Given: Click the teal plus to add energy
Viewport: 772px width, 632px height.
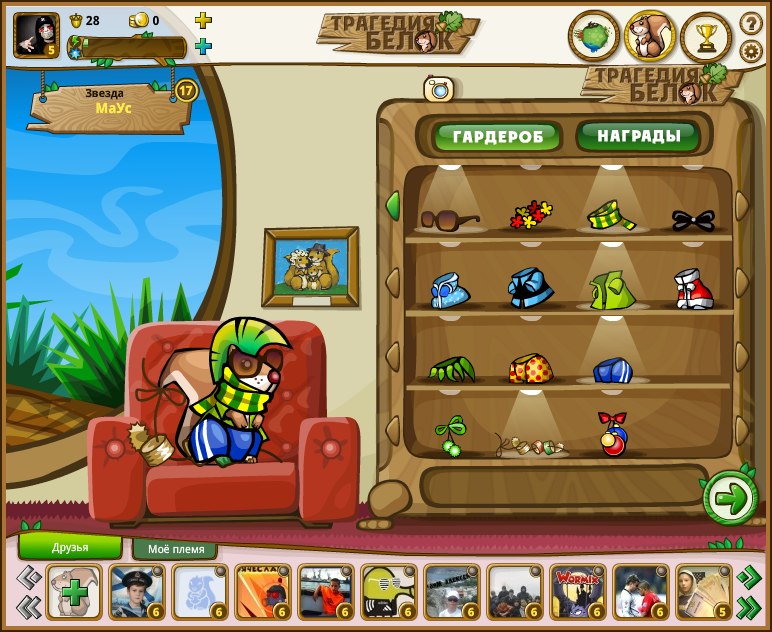Looking at the screenshot, I should 203,46.
